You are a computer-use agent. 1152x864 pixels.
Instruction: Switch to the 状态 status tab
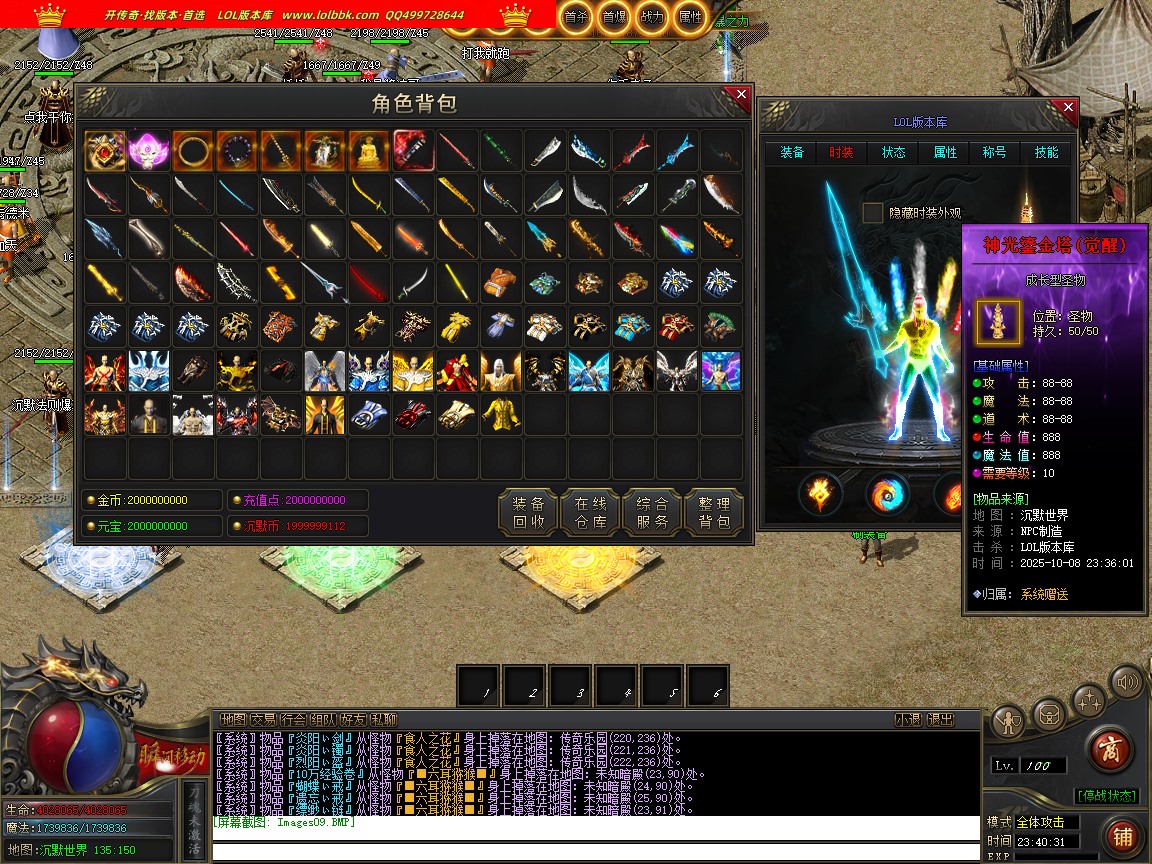893,153
